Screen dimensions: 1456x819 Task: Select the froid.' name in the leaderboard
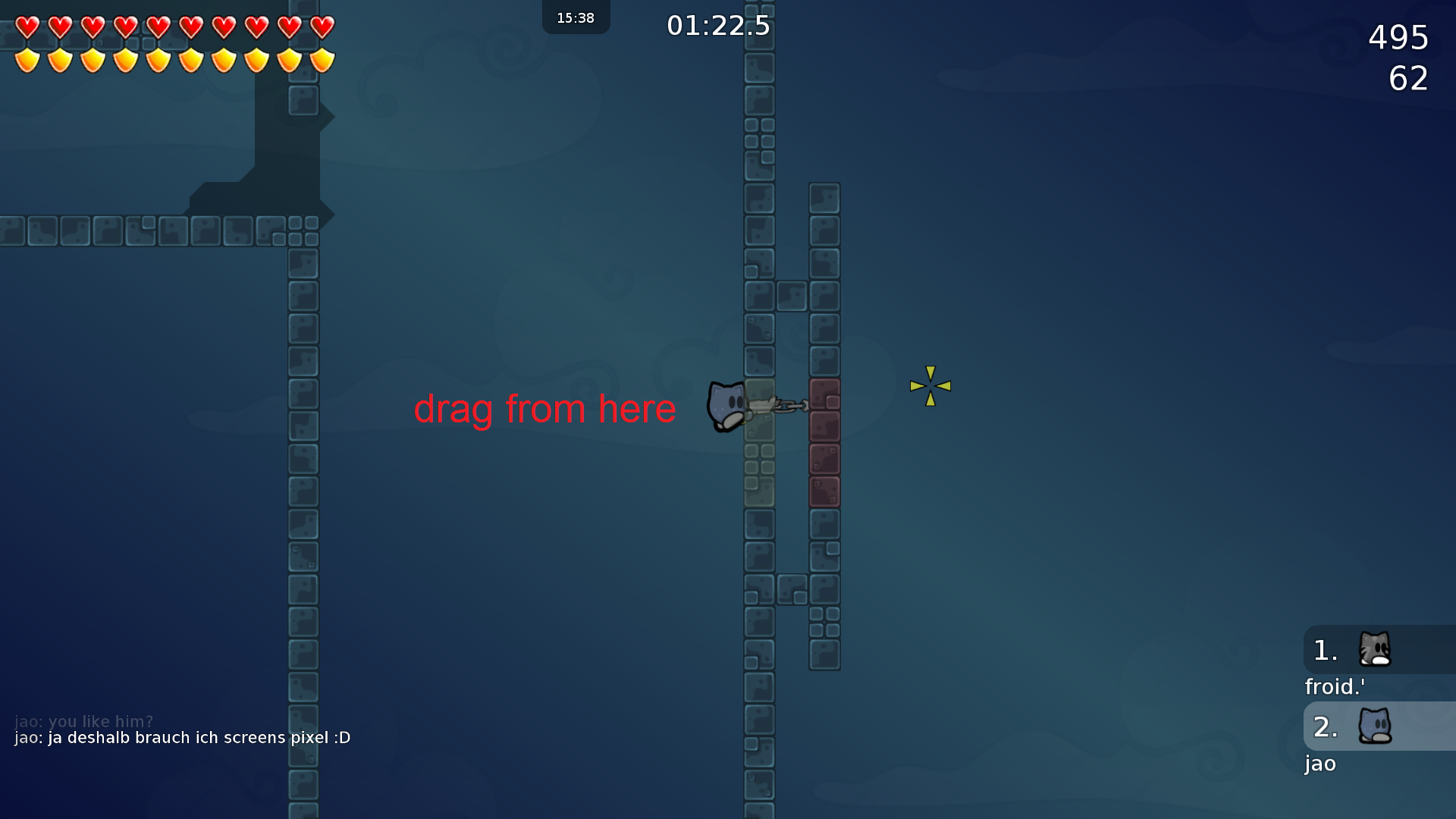pyautogui.click(x=1335, y=687)
